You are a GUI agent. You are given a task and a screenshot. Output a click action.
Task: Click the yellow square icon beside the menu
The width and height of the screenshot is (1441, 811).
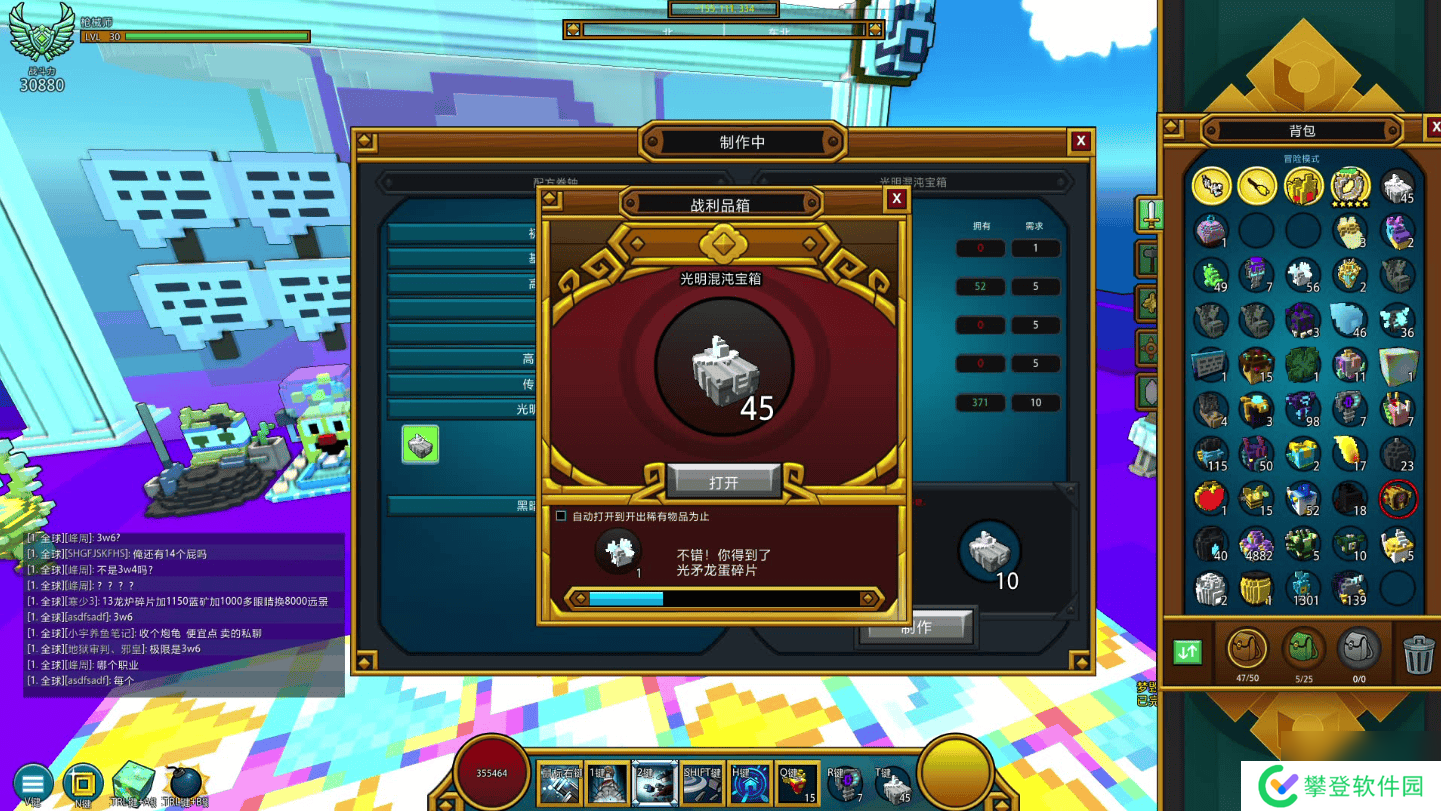(83, 784)
